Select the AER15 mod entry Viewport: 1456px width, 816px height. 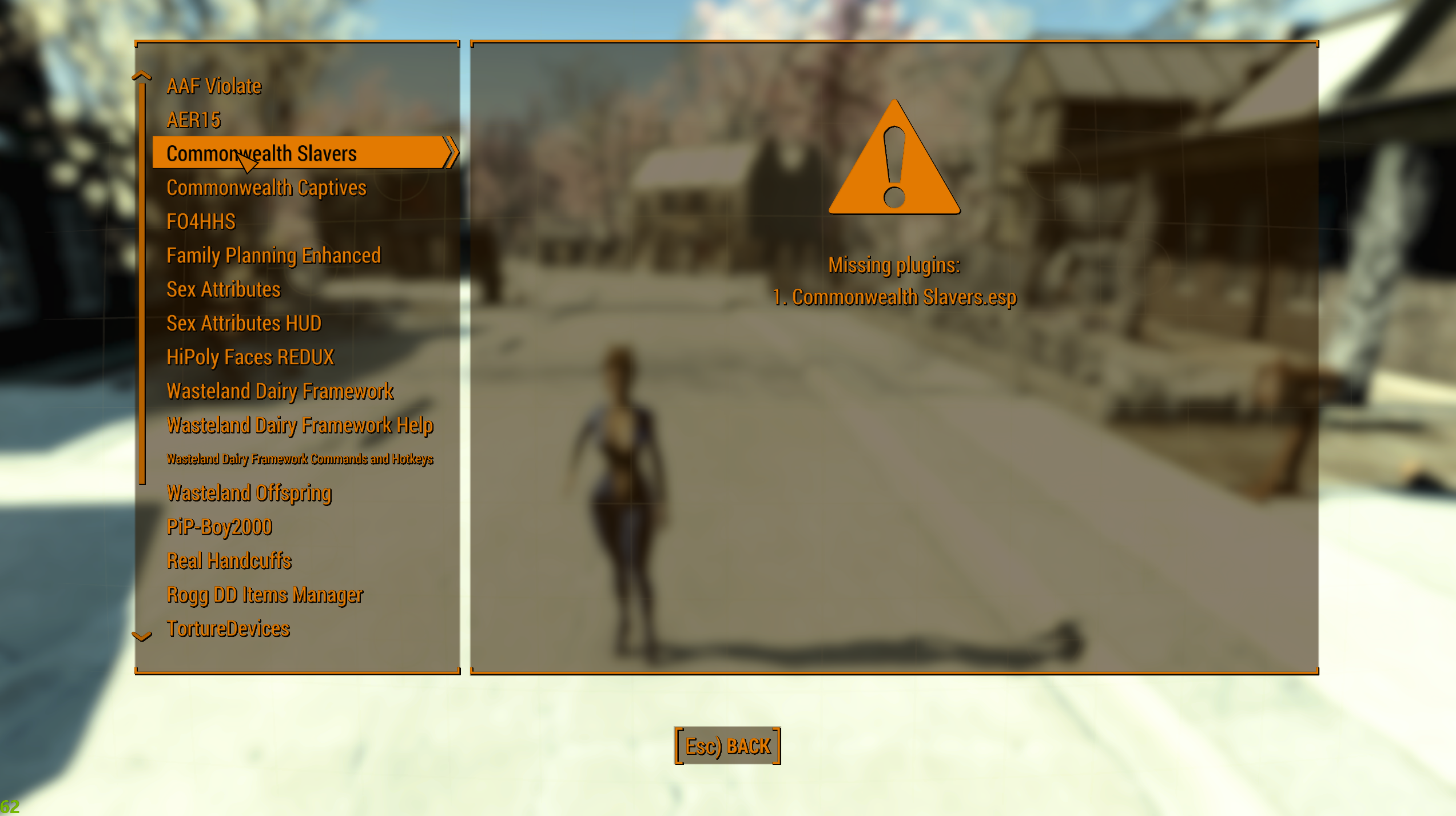click(193, 120)
